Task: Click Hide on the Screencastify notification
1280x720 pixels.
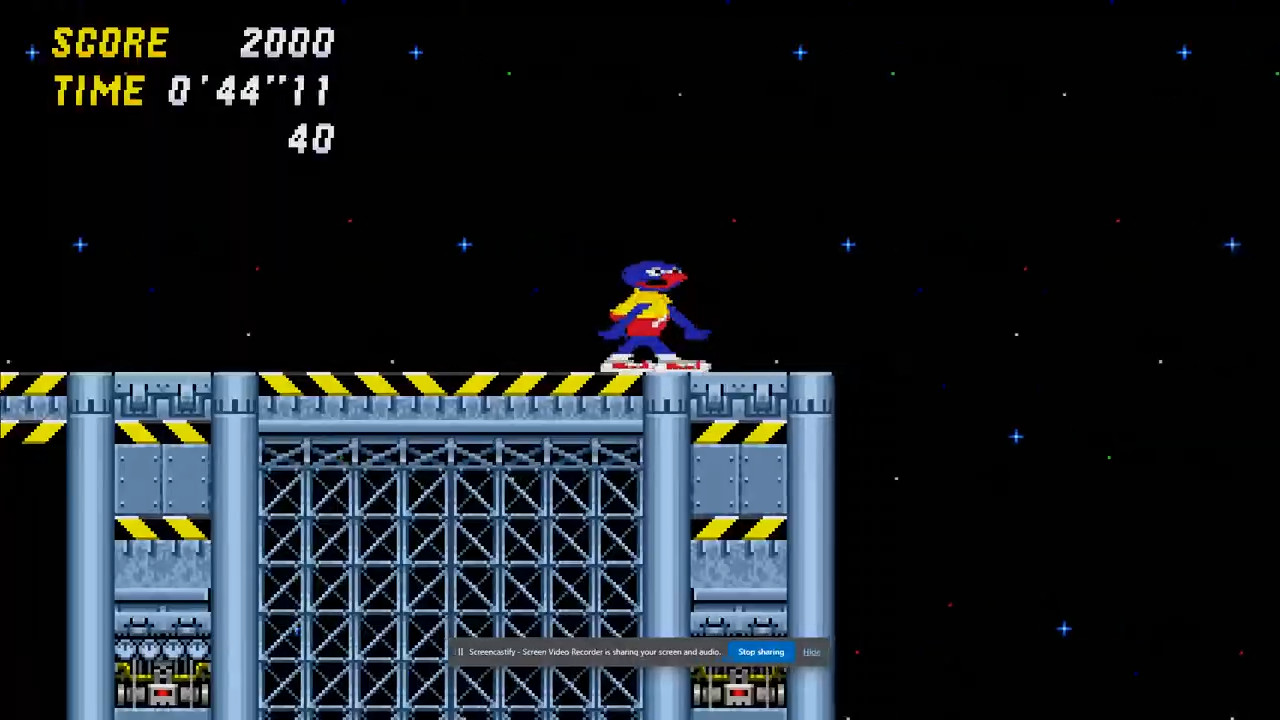Action: click(x=811, y=652)
